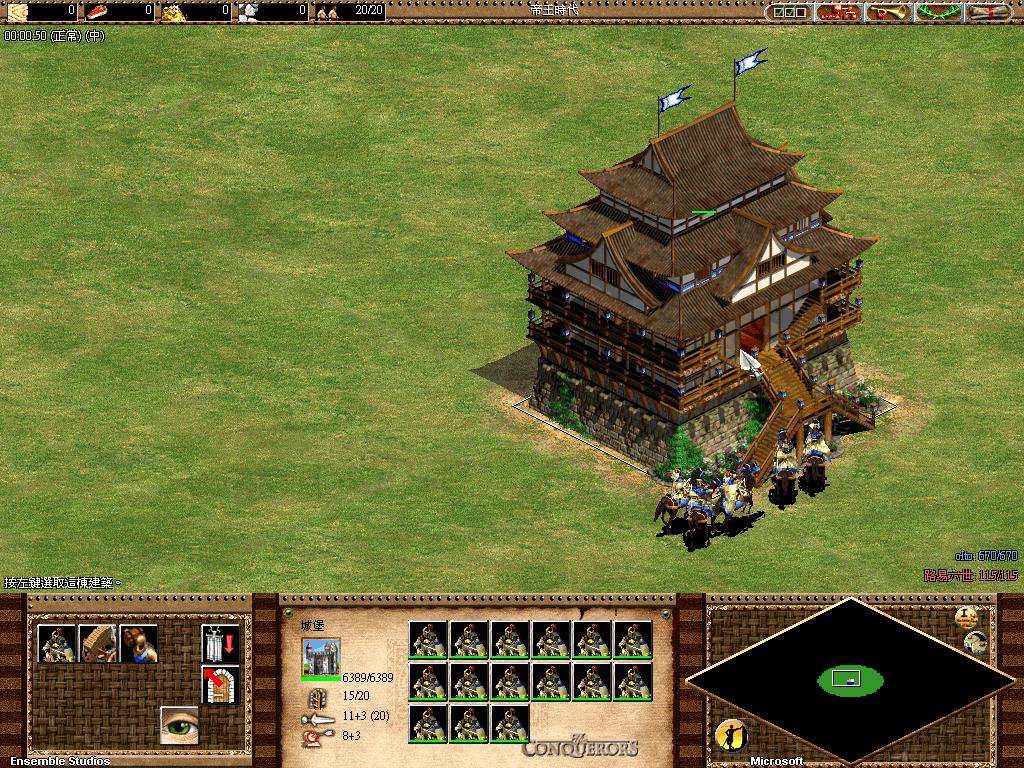This screenshot has height=768, width=1024.
Task: Click the diamond-shaped minimap
Action: coord(850,680)
